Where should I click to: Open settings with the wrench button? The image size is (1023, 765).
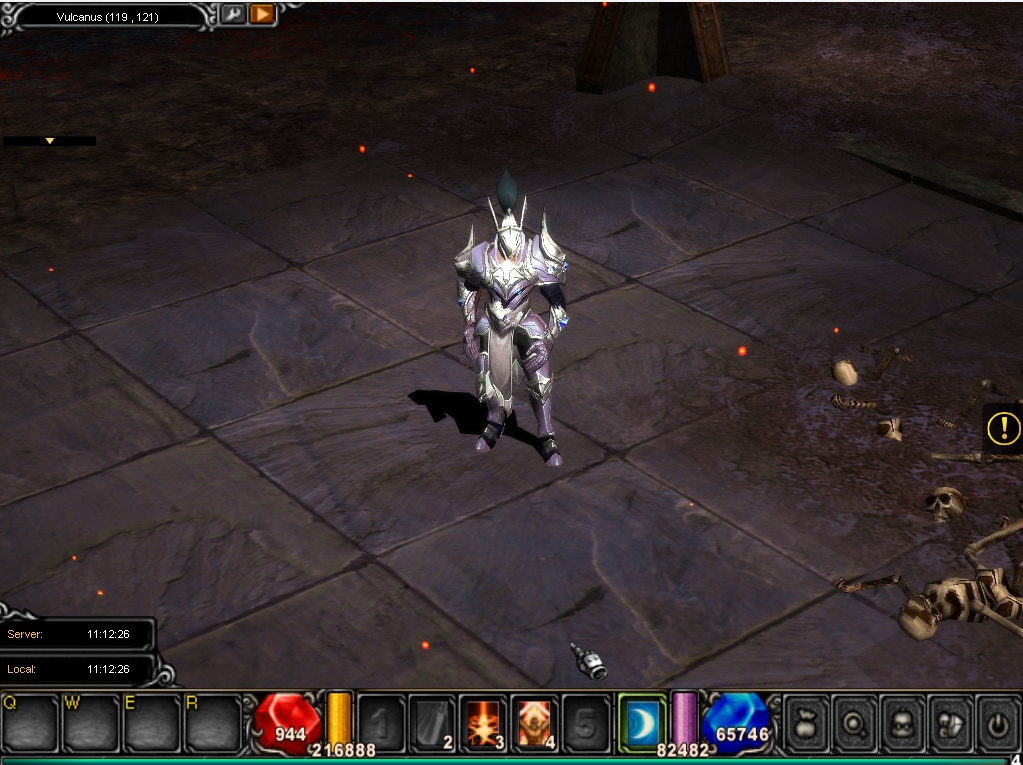pos(232,15)
